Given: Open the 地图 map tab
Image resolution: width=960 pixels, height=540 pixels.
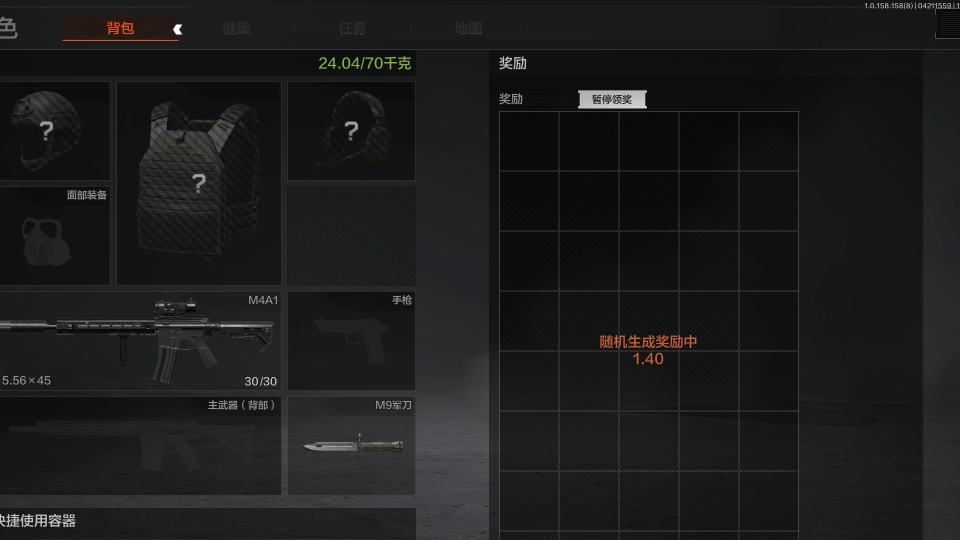Looking at the screenshot, I should 468,28.
